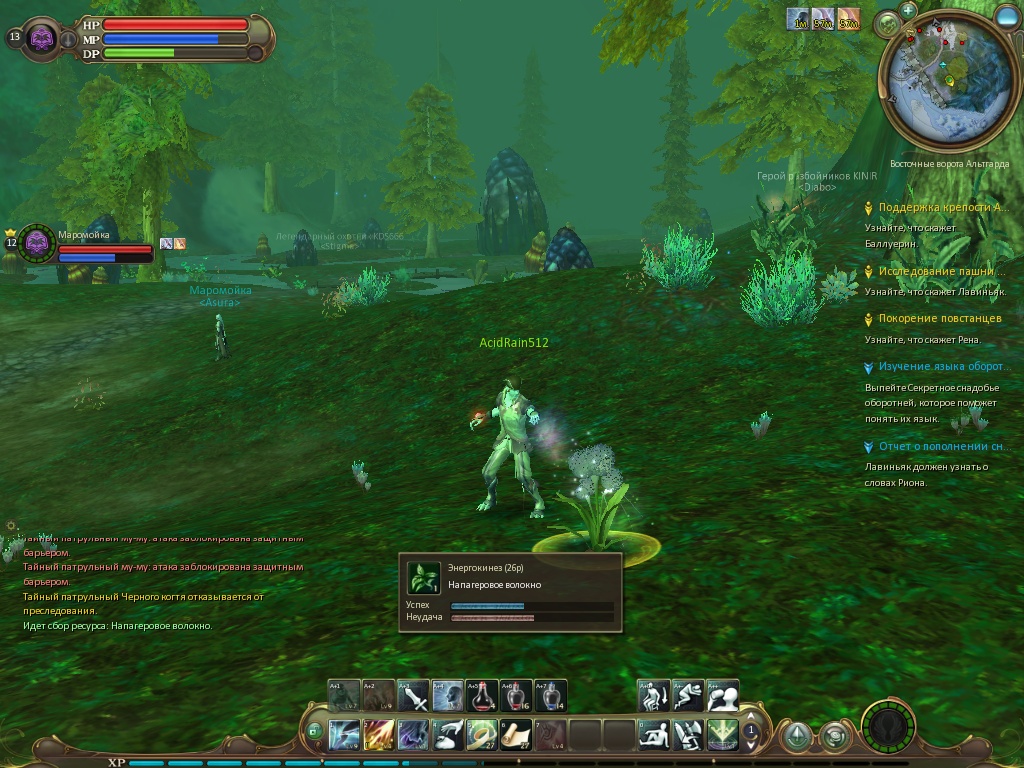This screenshot has height=768, width=1024.
Task: Activate the sitting rest action in main hotbar
Action: coord(654,735)
